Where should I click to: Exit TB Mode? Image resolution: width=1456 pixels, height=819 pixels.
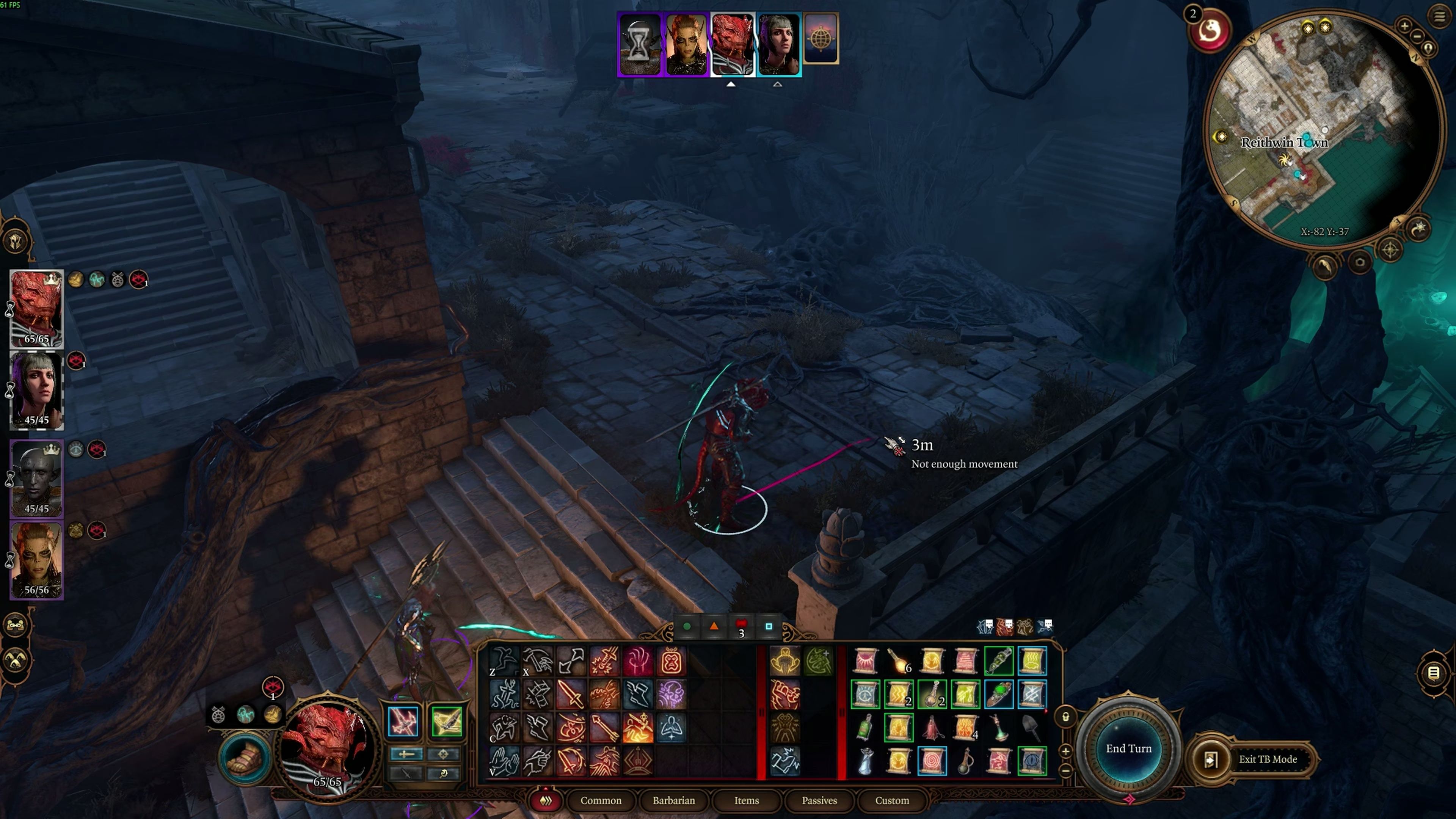[1267, 759]
